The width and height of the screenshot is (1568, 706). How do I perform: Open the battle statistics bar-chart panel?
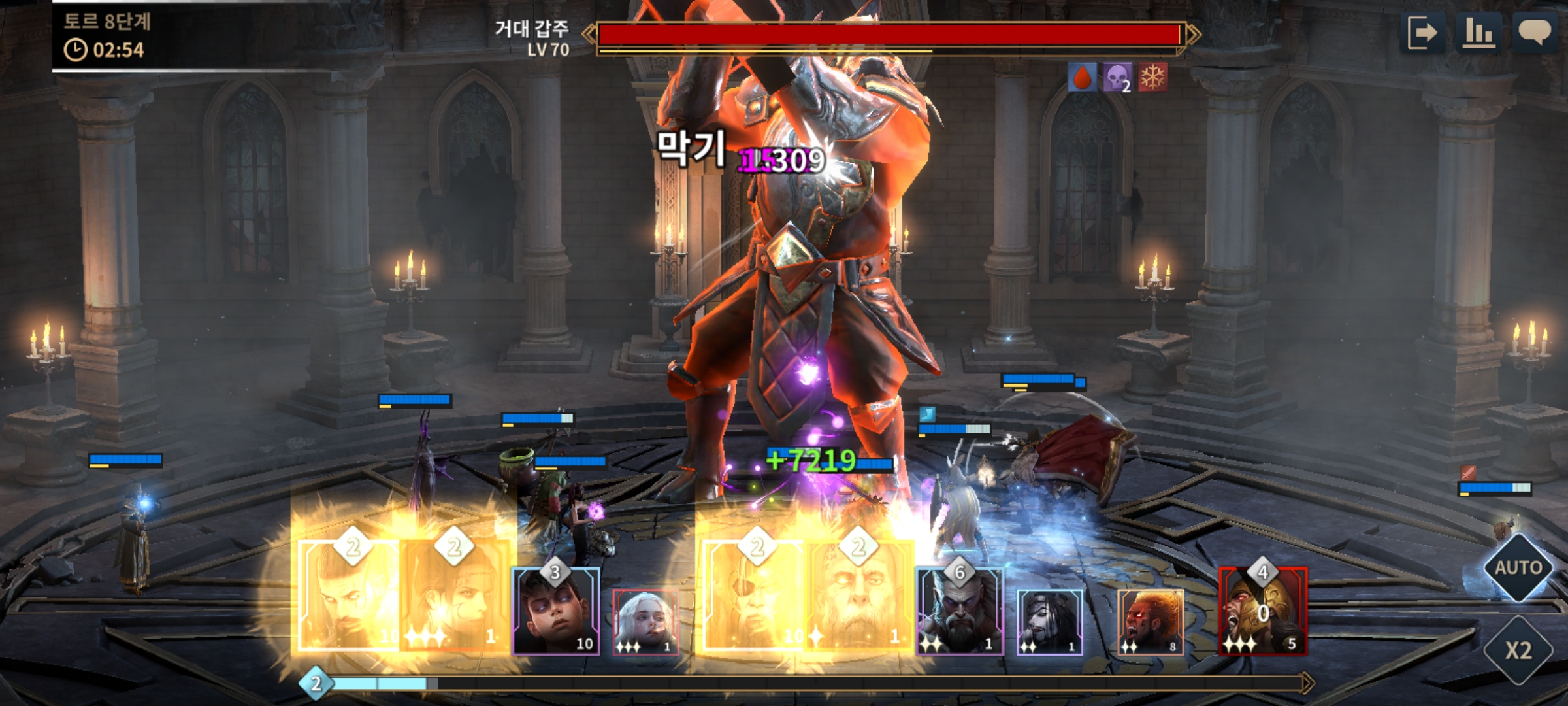coord(1478,33)
